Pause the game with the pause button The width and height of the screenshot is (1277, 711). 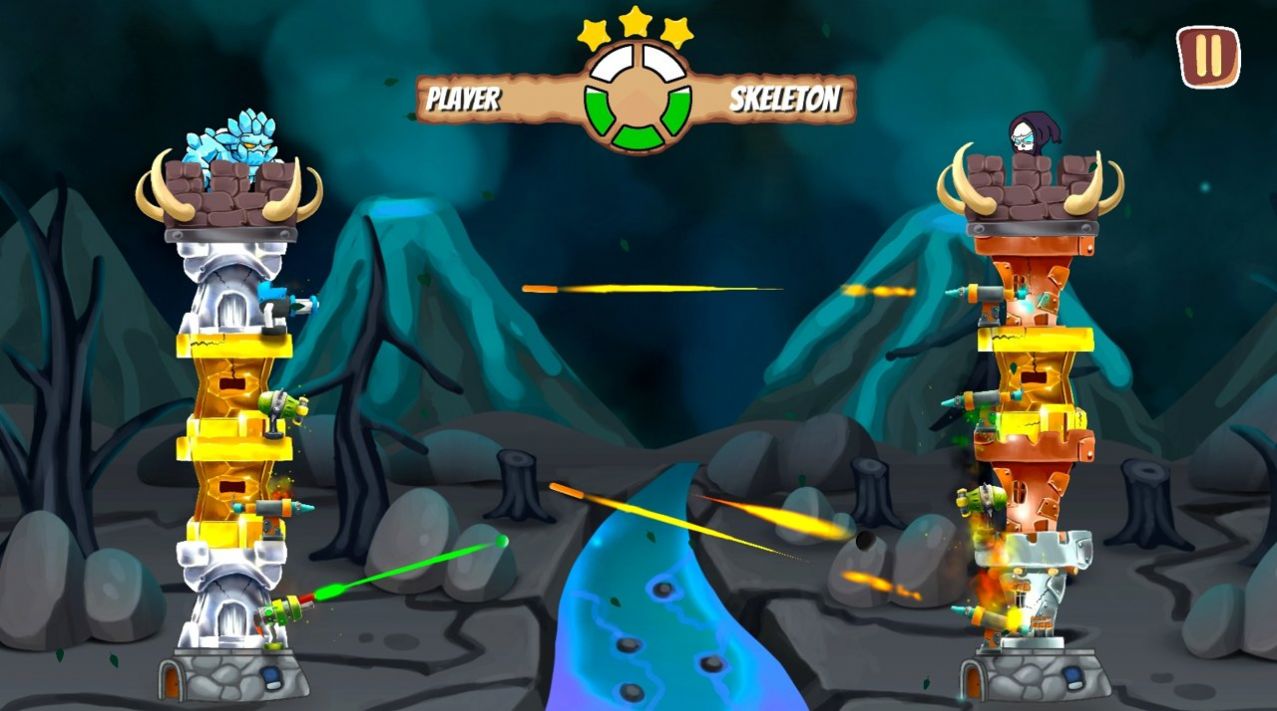click(1208, 56)
